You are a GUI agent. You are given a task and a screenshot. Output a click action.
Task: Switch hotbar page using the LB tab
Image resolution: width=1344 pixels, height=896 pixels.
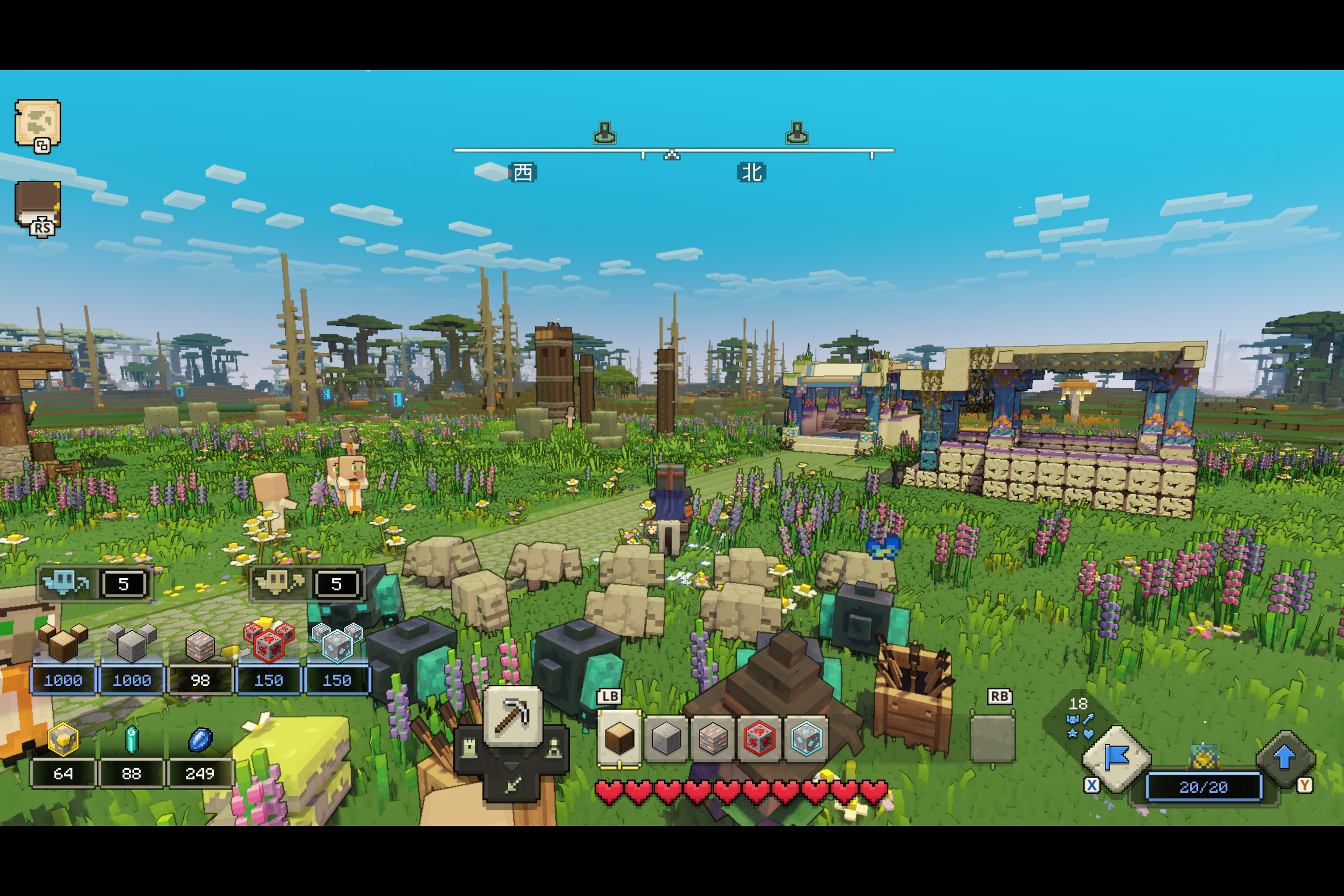[x=609, y=696]
